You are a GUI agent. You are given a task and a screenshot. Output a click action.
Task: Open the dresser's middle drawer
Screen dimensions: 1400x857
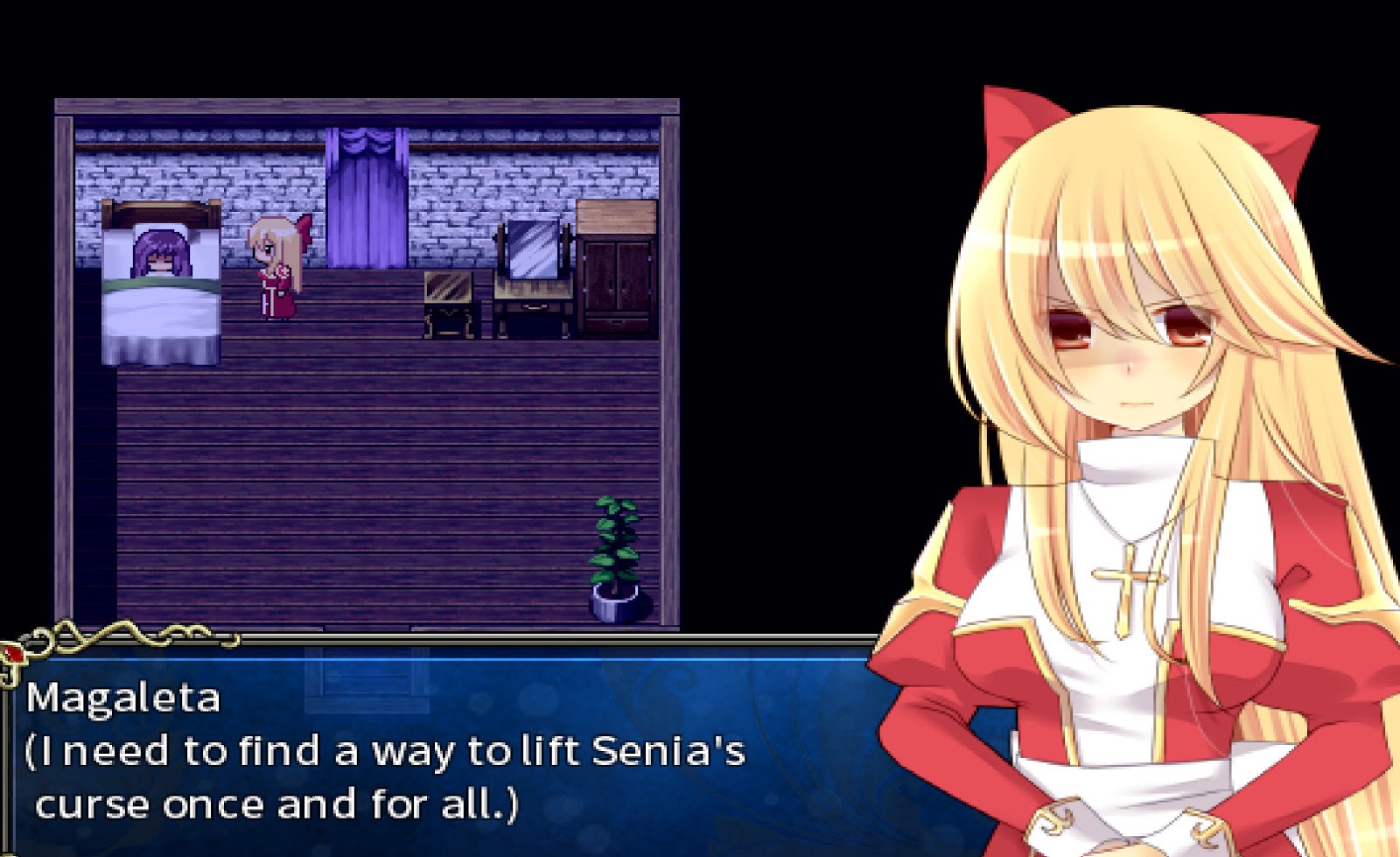tap(532, 308)
